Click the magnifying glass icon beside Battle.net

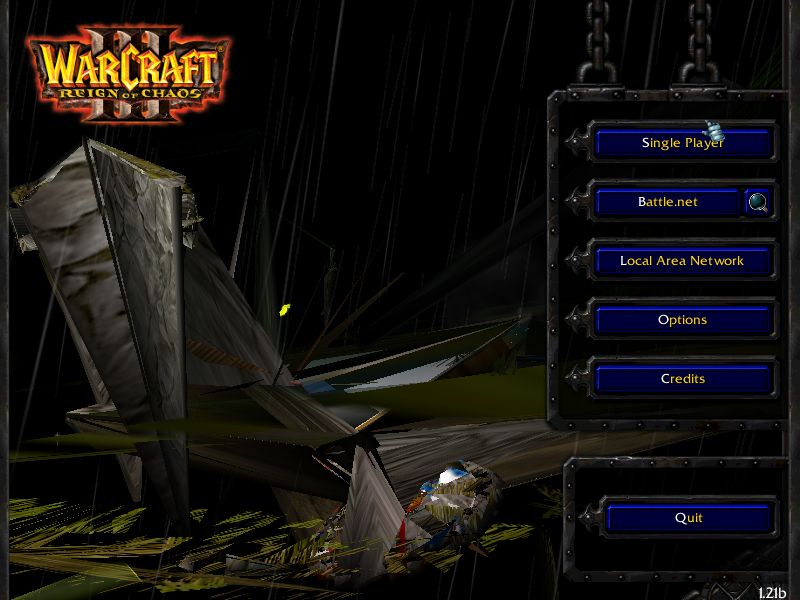tap(759, 203)
